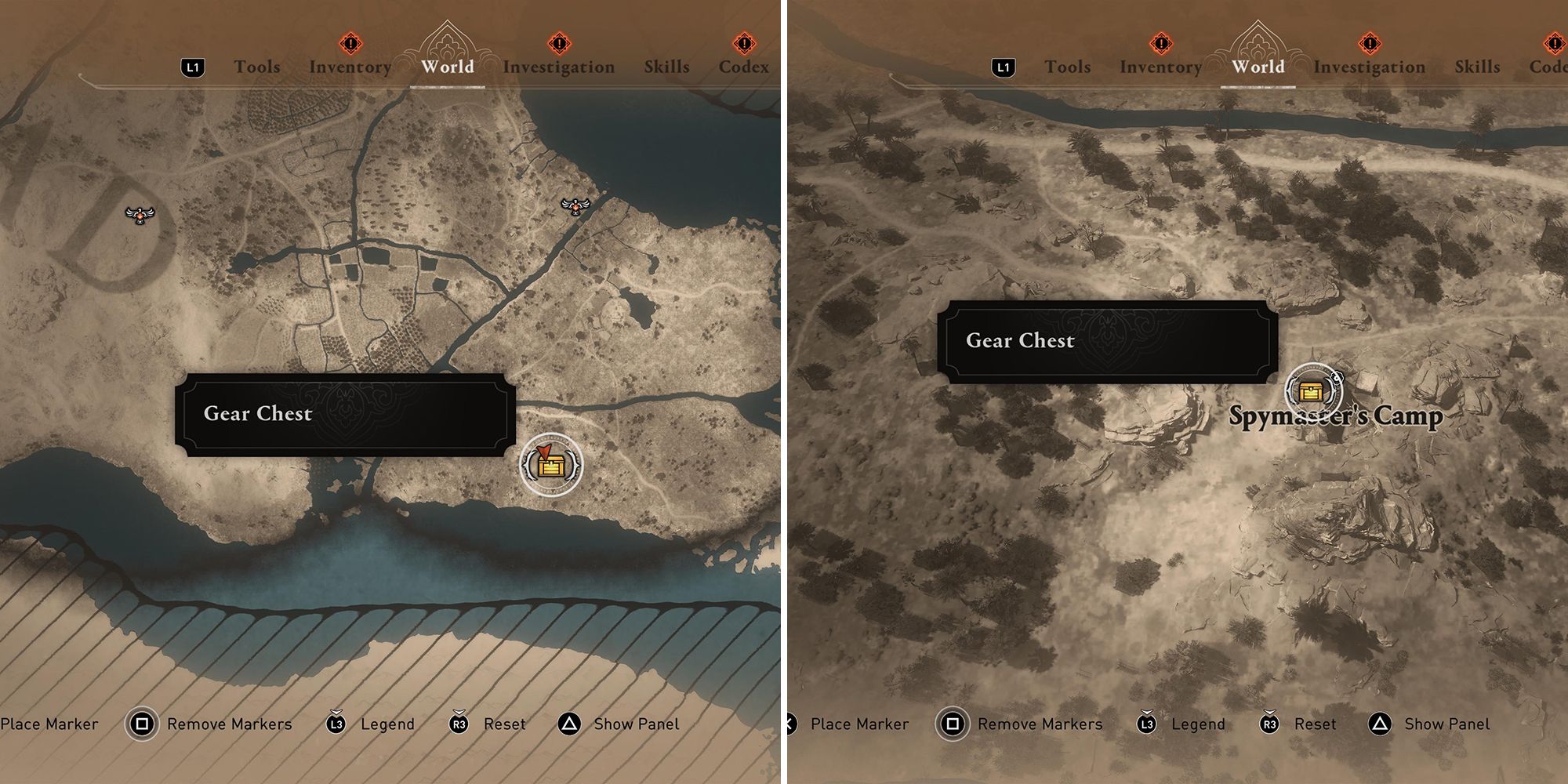Click Place Marker at the bottom left
This screenshot has width=1568, height=784.
[50, 724]
